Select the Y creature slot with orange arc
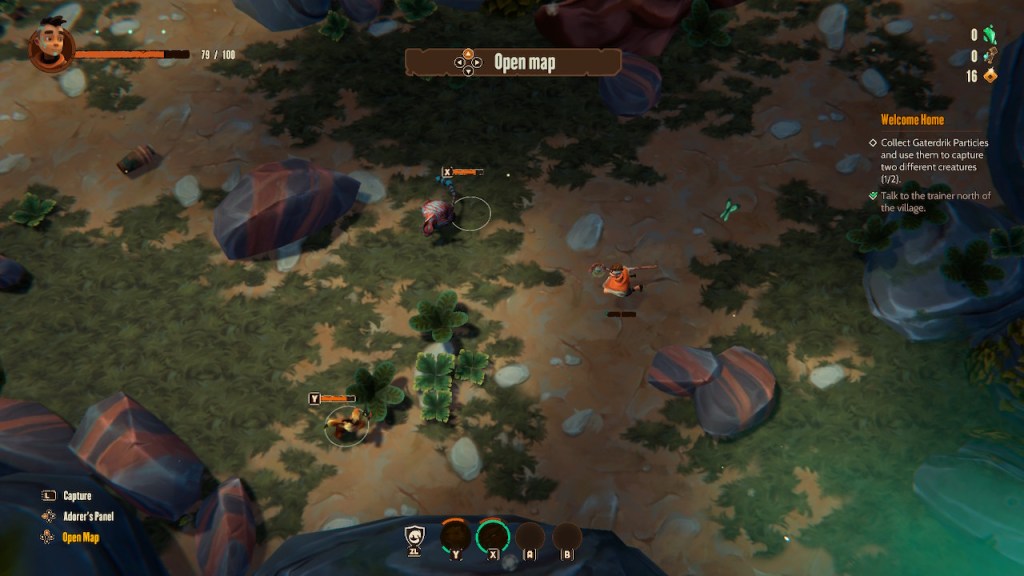Image resolution: width=1024 pixels, height=576 pixels. point(456,538)
